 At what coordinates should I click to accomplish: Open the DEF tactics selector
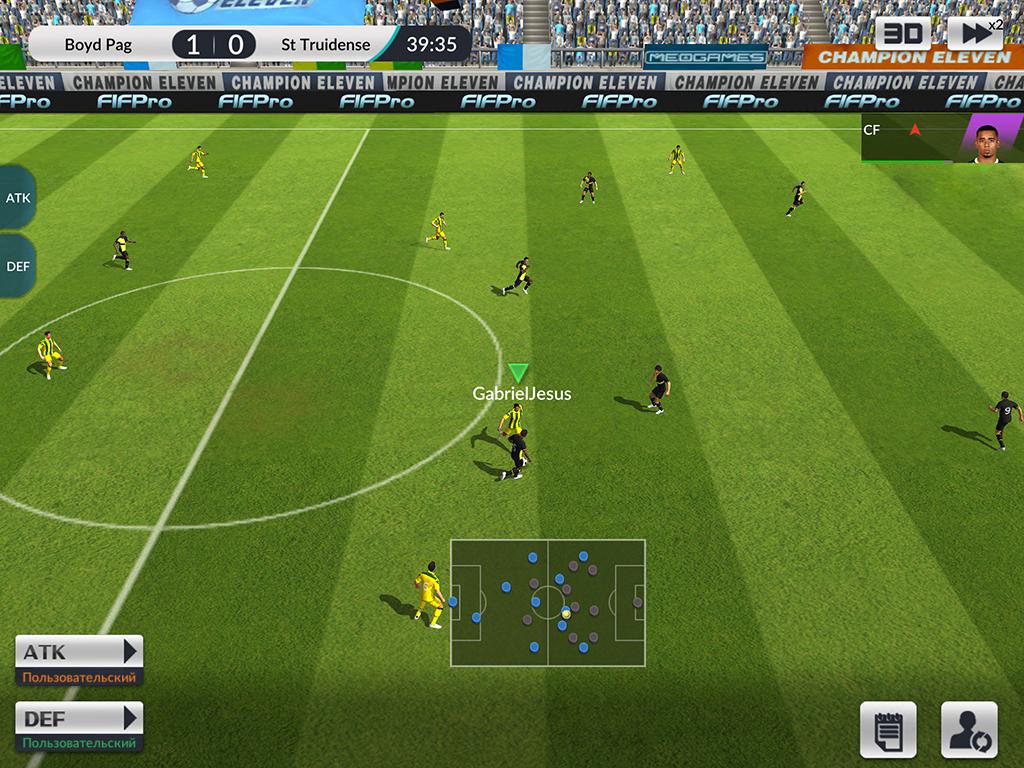point(80,719)
